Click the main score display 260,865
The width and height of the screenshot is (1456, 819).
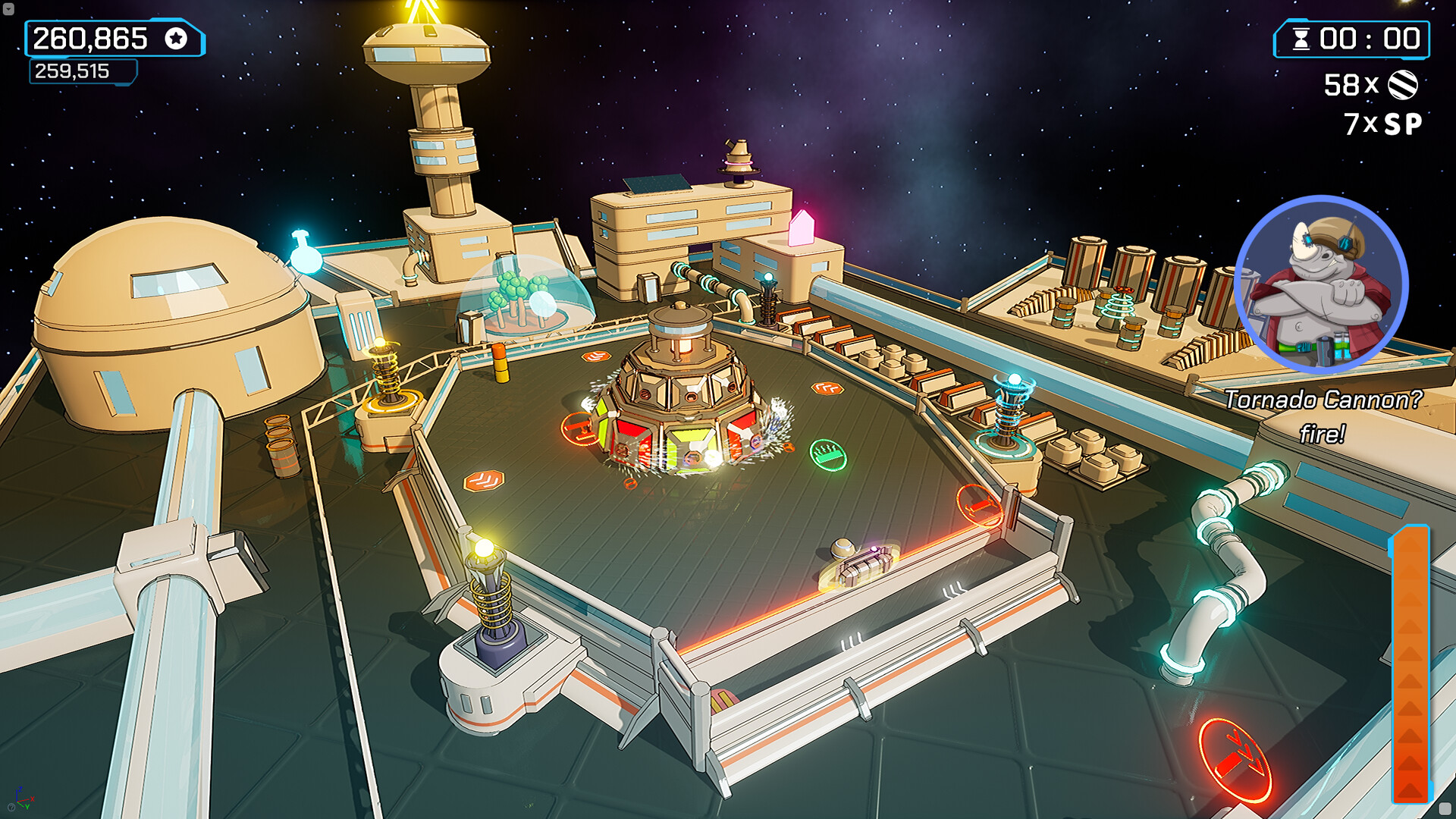click(x=91, y=39)
